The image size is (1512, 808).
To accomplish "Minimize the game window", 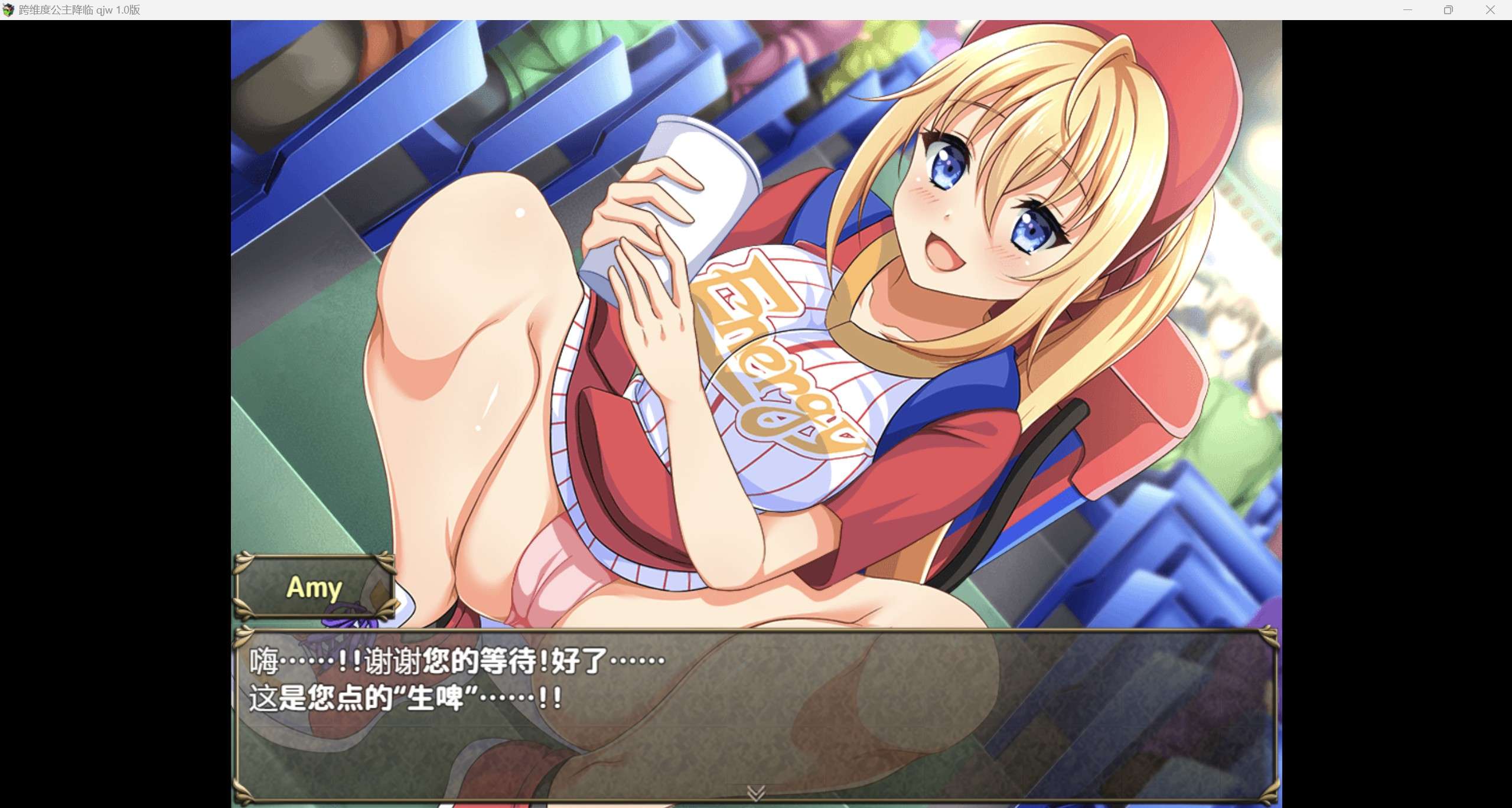I will pos(1407,10).
